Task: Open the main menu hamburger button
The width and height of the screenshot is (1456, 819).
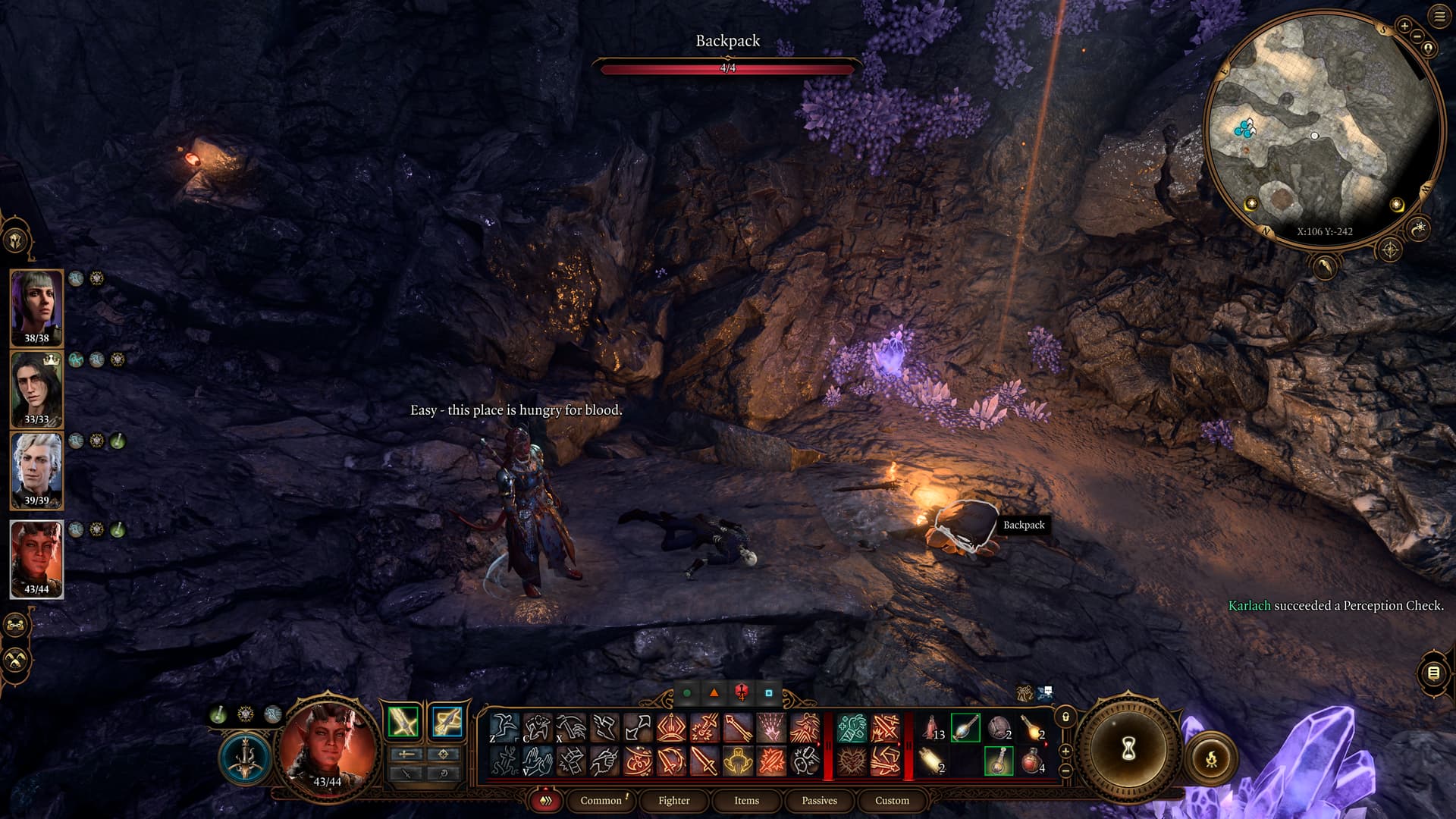Action: point(1439,17)
